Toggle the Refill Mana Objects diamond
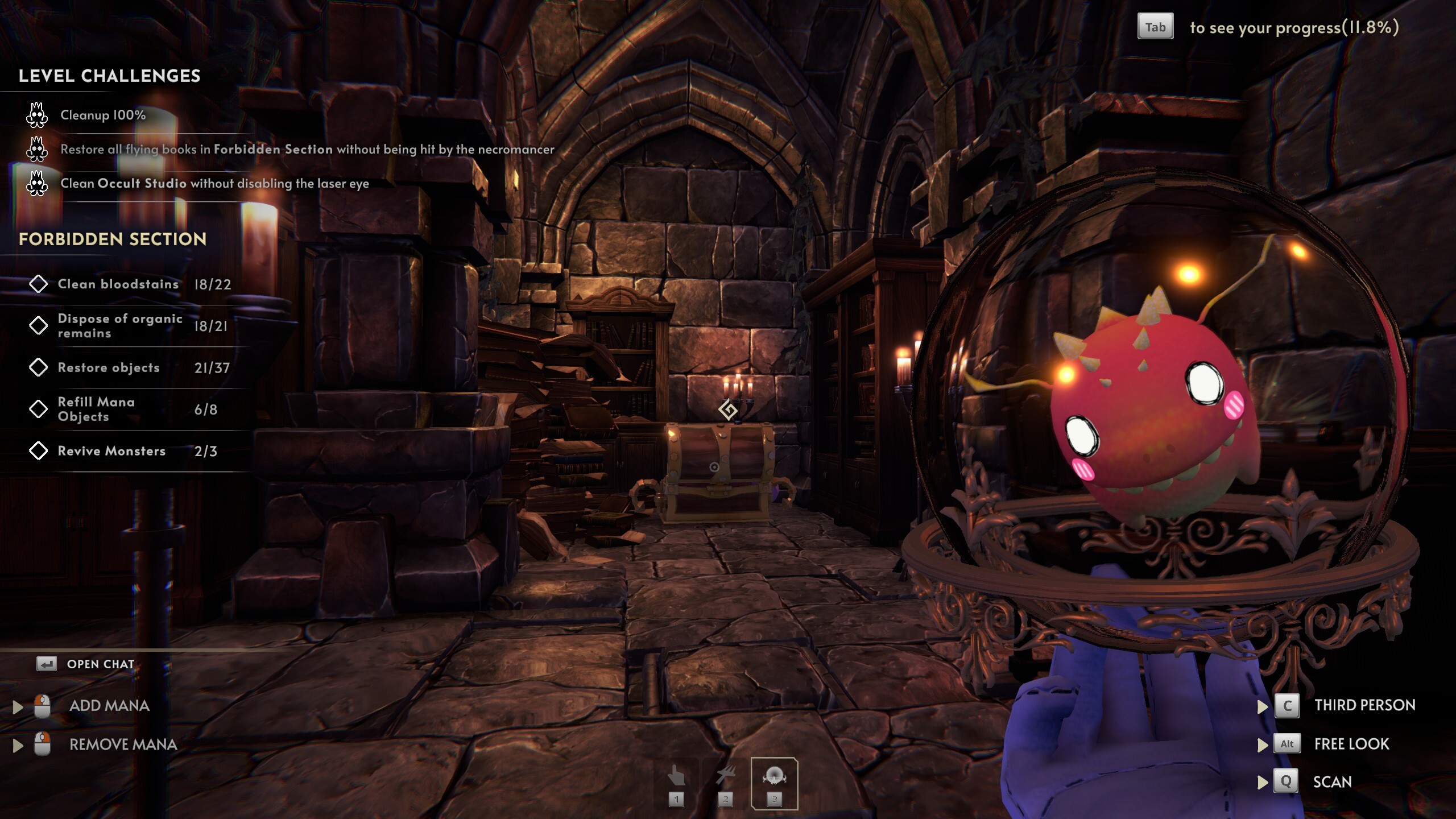 tap(39, 409)
